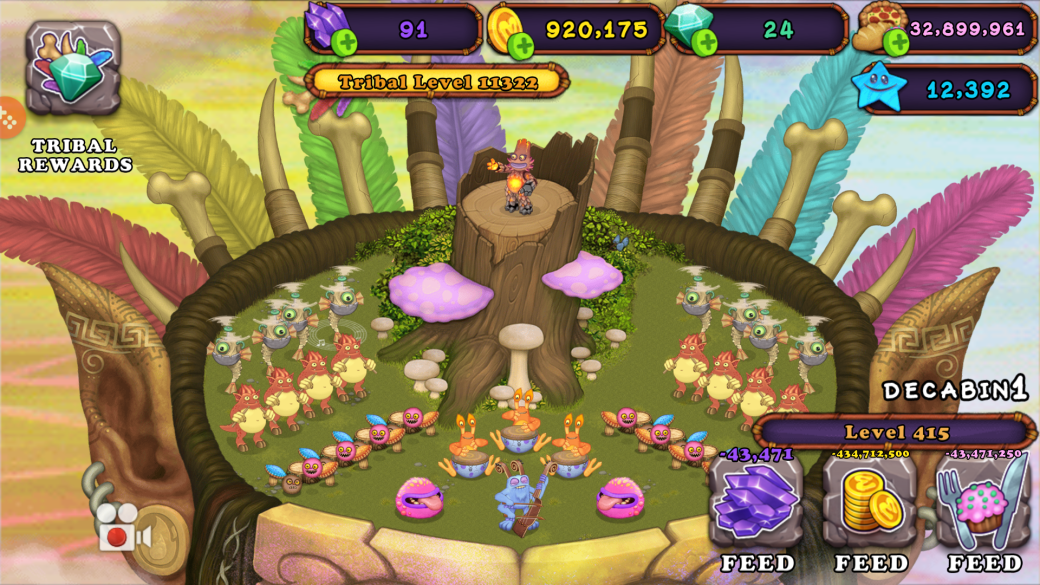Open the orange side tab on the left edge

[x=8, y=117]
